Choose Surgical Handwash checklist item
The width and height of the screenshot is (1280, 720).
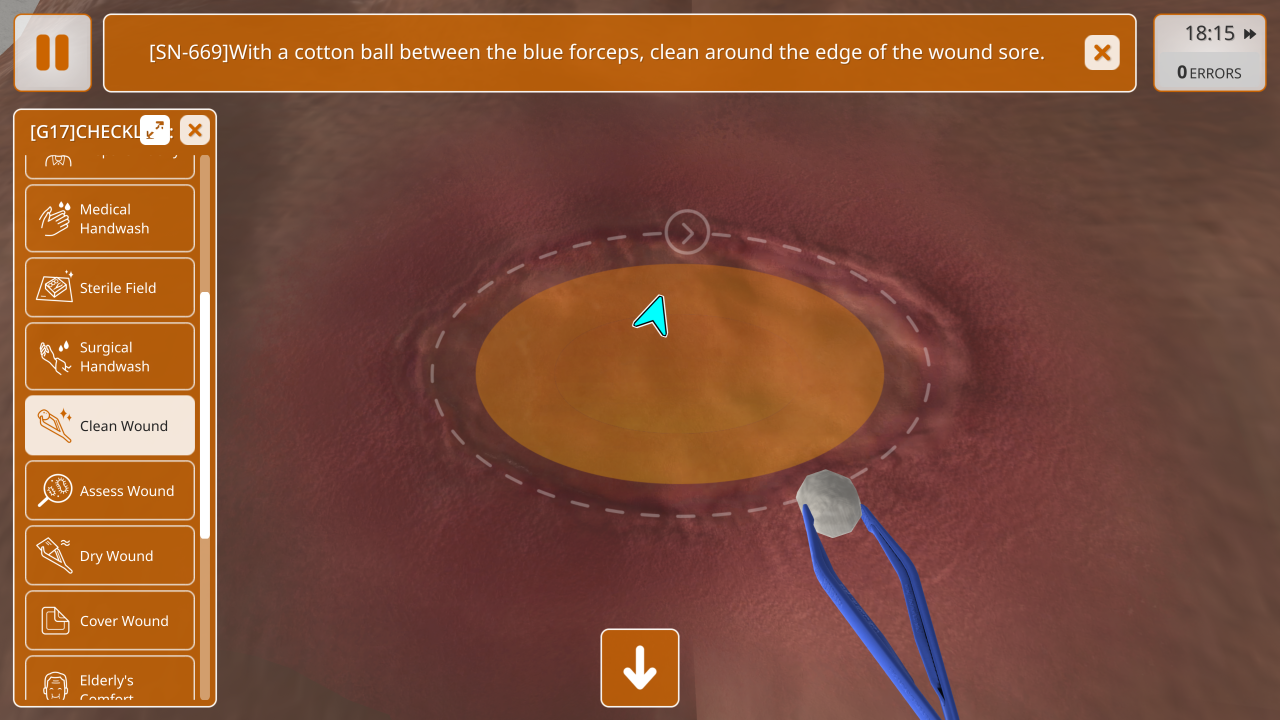click(110, 356)
